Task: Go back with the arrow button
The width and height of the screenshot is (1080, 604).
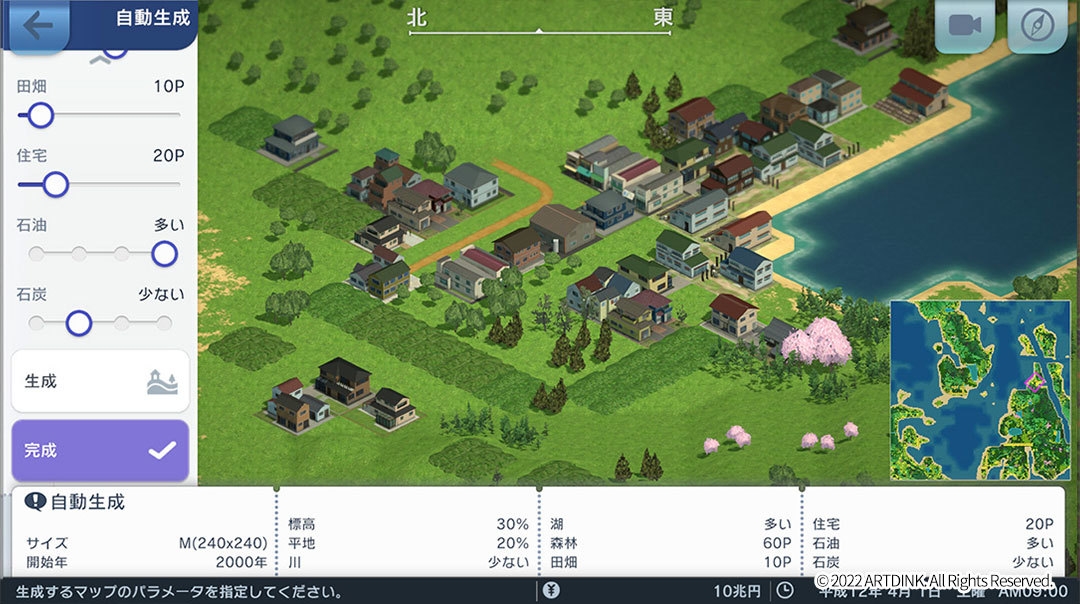Action: (37, 24)
